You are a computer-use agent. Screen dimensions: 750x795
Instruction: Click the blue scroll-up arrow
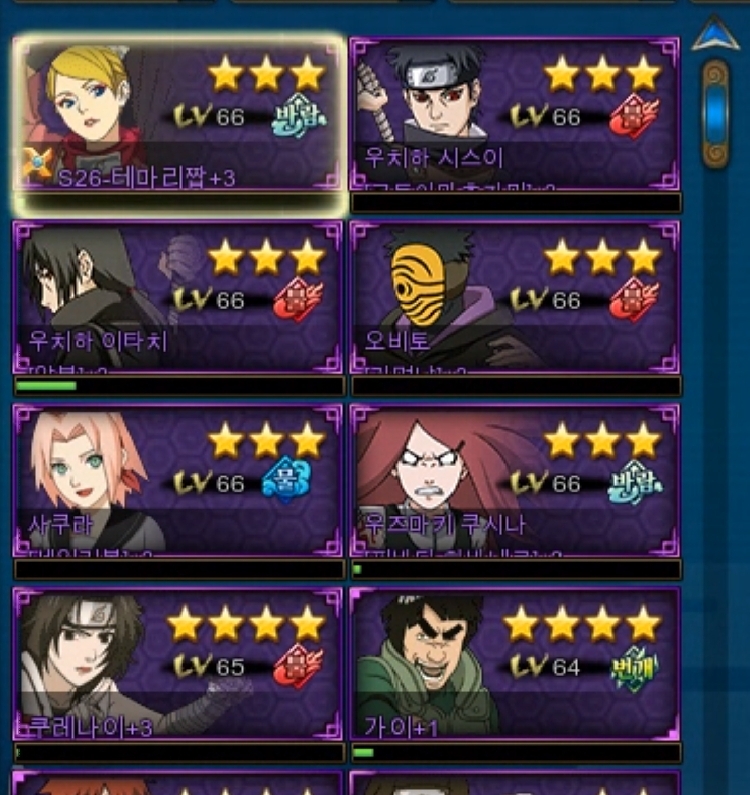716,35
